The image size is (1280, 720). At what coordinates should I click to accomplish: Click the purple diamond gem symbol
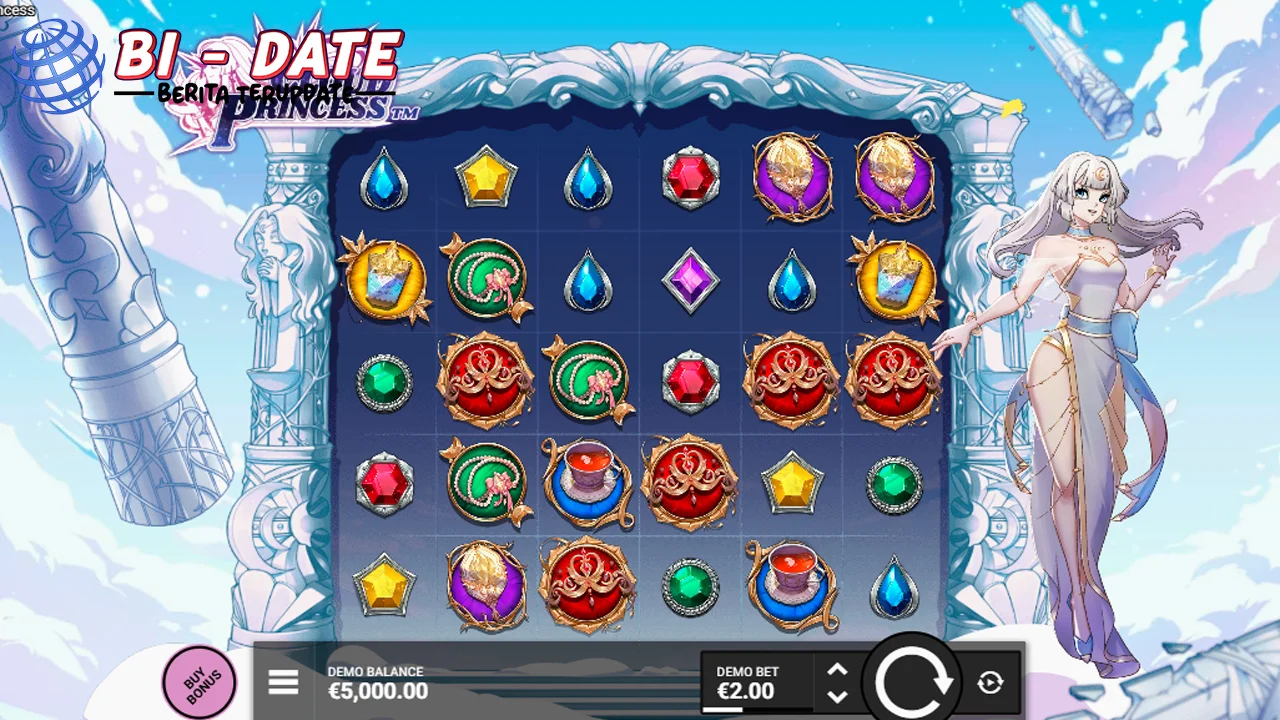coord(690,280)
